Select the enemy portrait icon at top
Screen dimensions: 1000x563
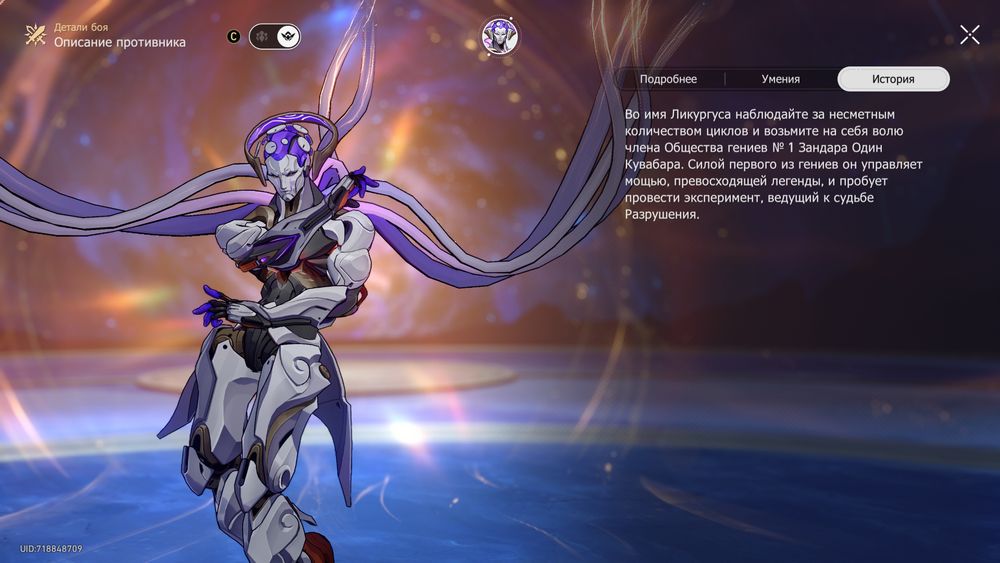(498, 36)
